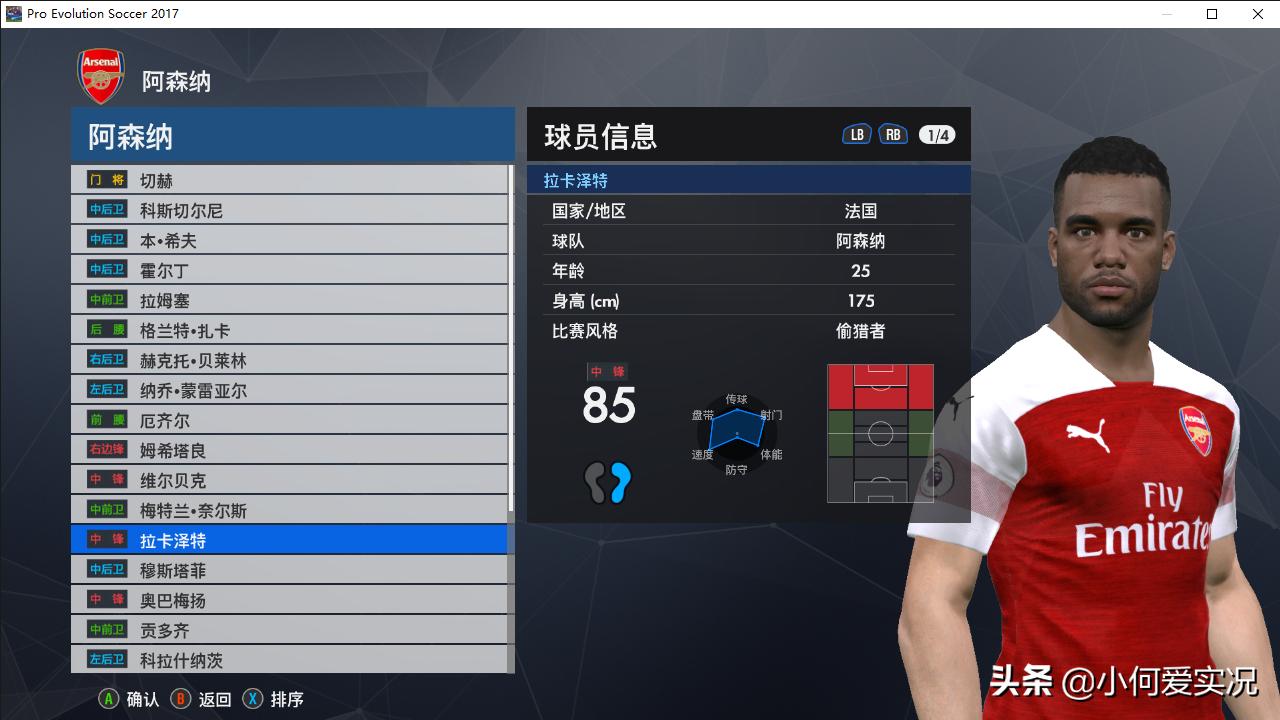1280x720 pixels.
Task: Click the Arsenal club crest logo
Action: [100, 74]
